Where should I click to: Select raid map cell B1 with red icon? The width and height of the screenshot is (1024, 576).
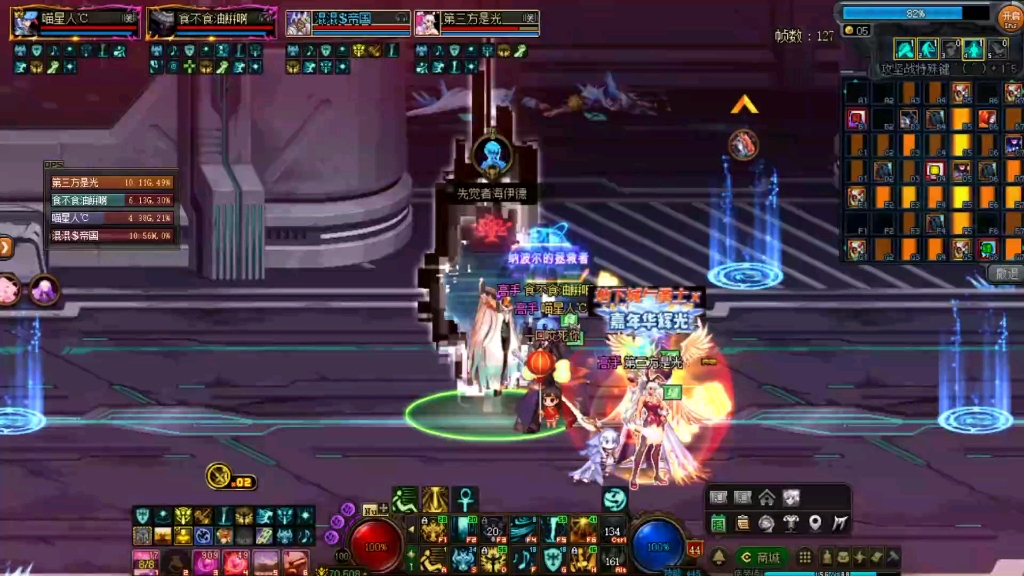pos(857,119)
